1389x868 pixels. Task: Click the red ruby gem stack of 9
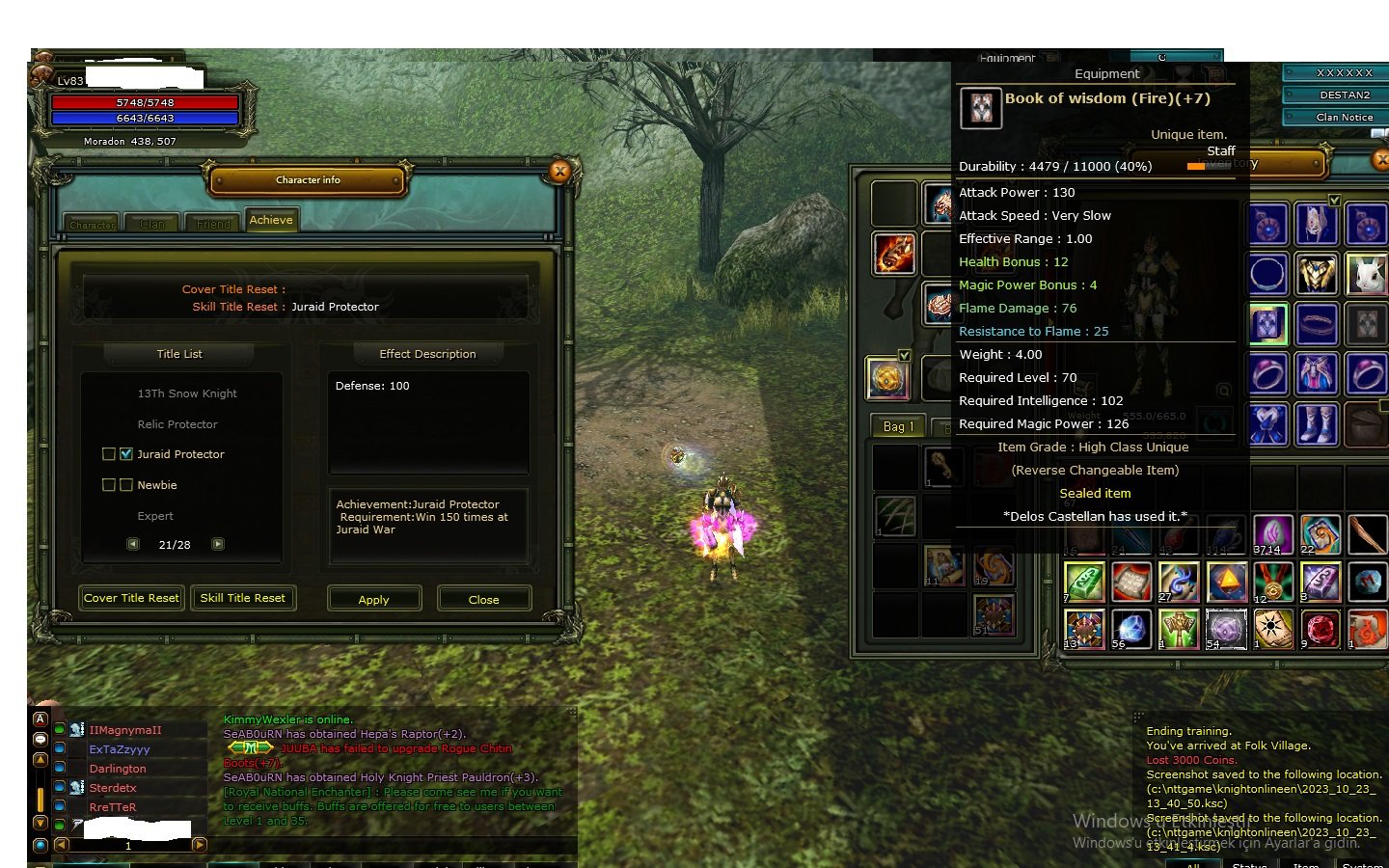tap(1322, 629)
